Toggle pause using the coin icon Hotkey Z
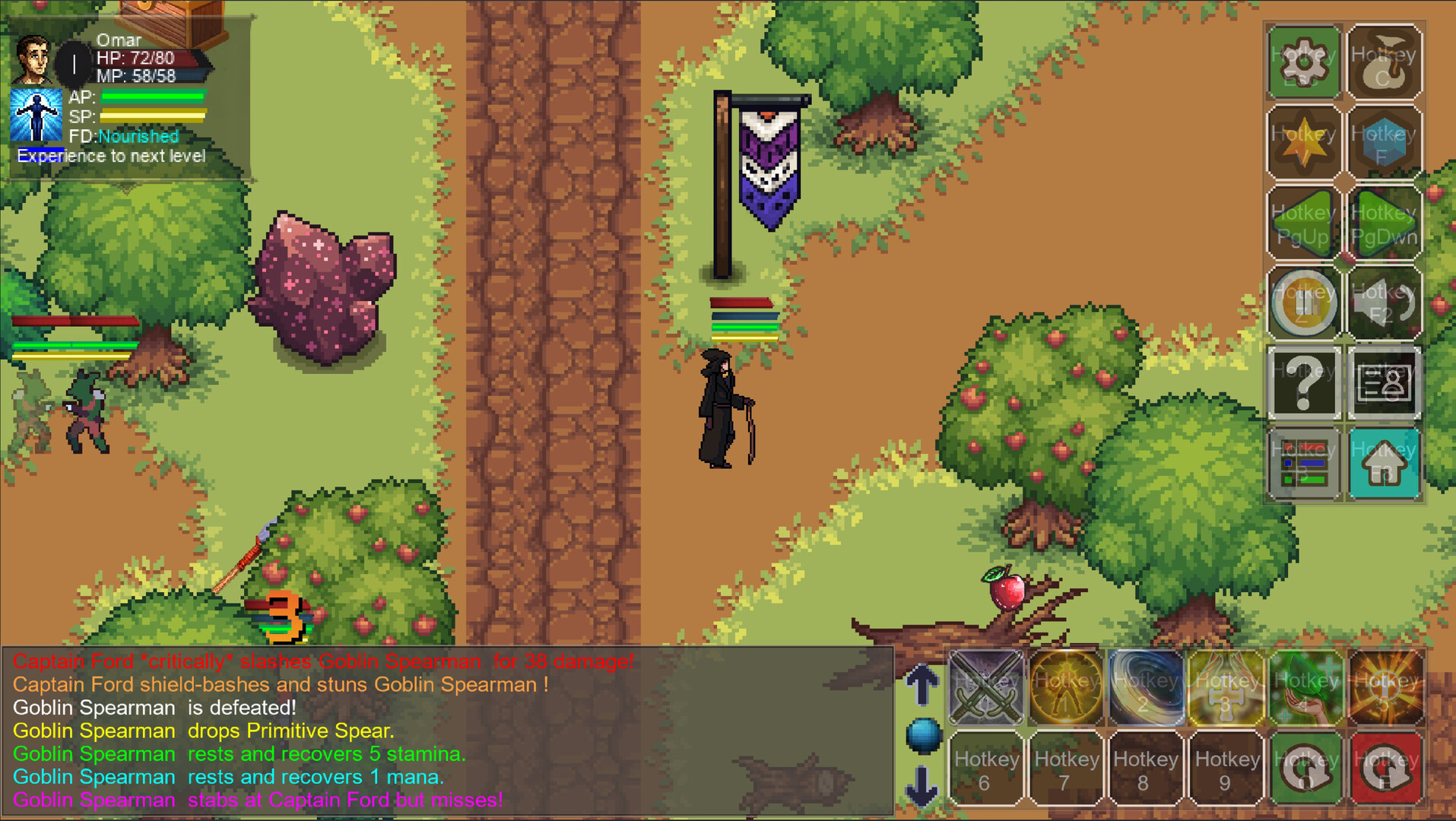Viewport: 1456px width, 821px height. (x=1302, y=302)
